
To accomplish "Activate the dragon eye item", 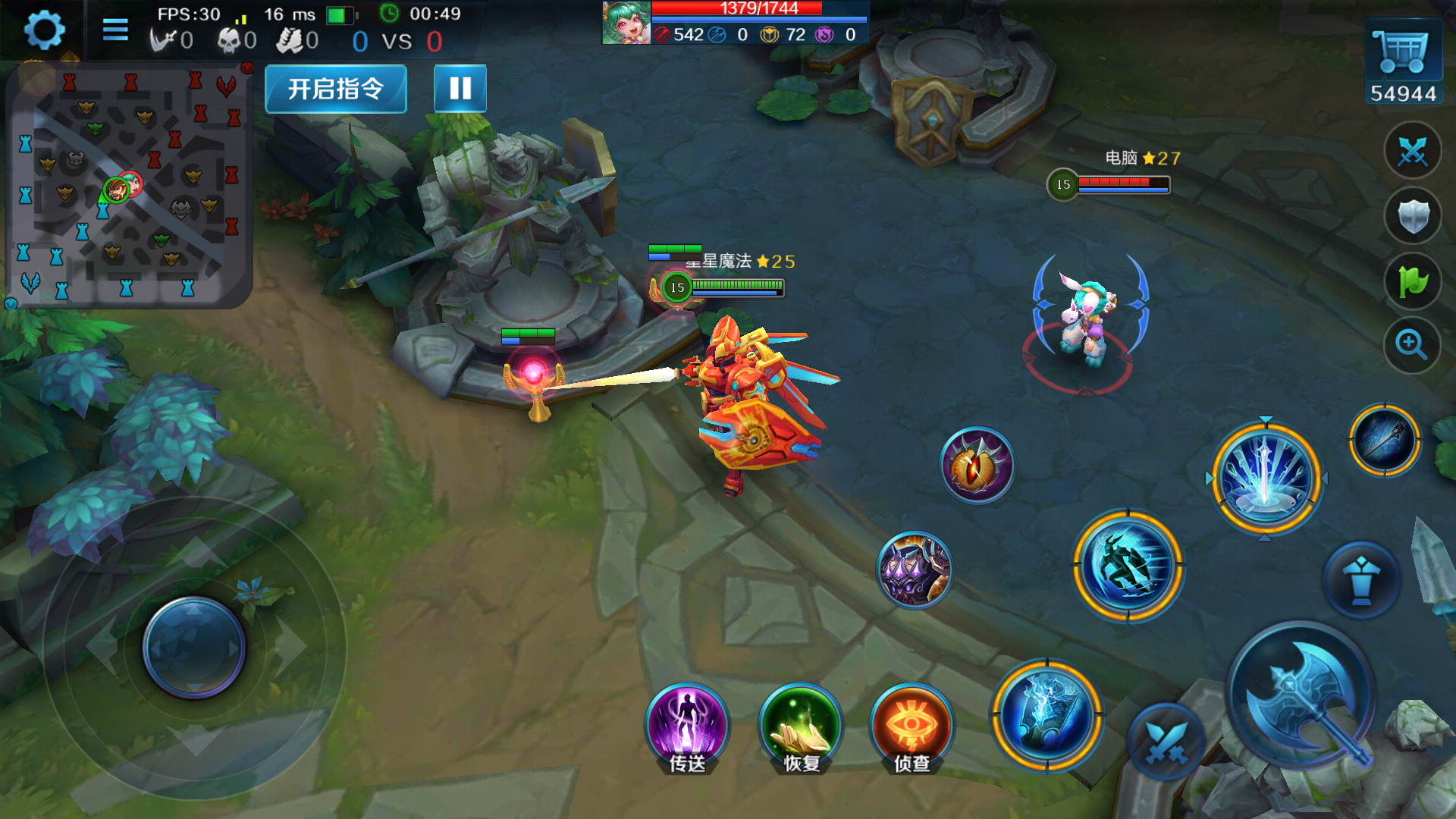I will 977,465.
